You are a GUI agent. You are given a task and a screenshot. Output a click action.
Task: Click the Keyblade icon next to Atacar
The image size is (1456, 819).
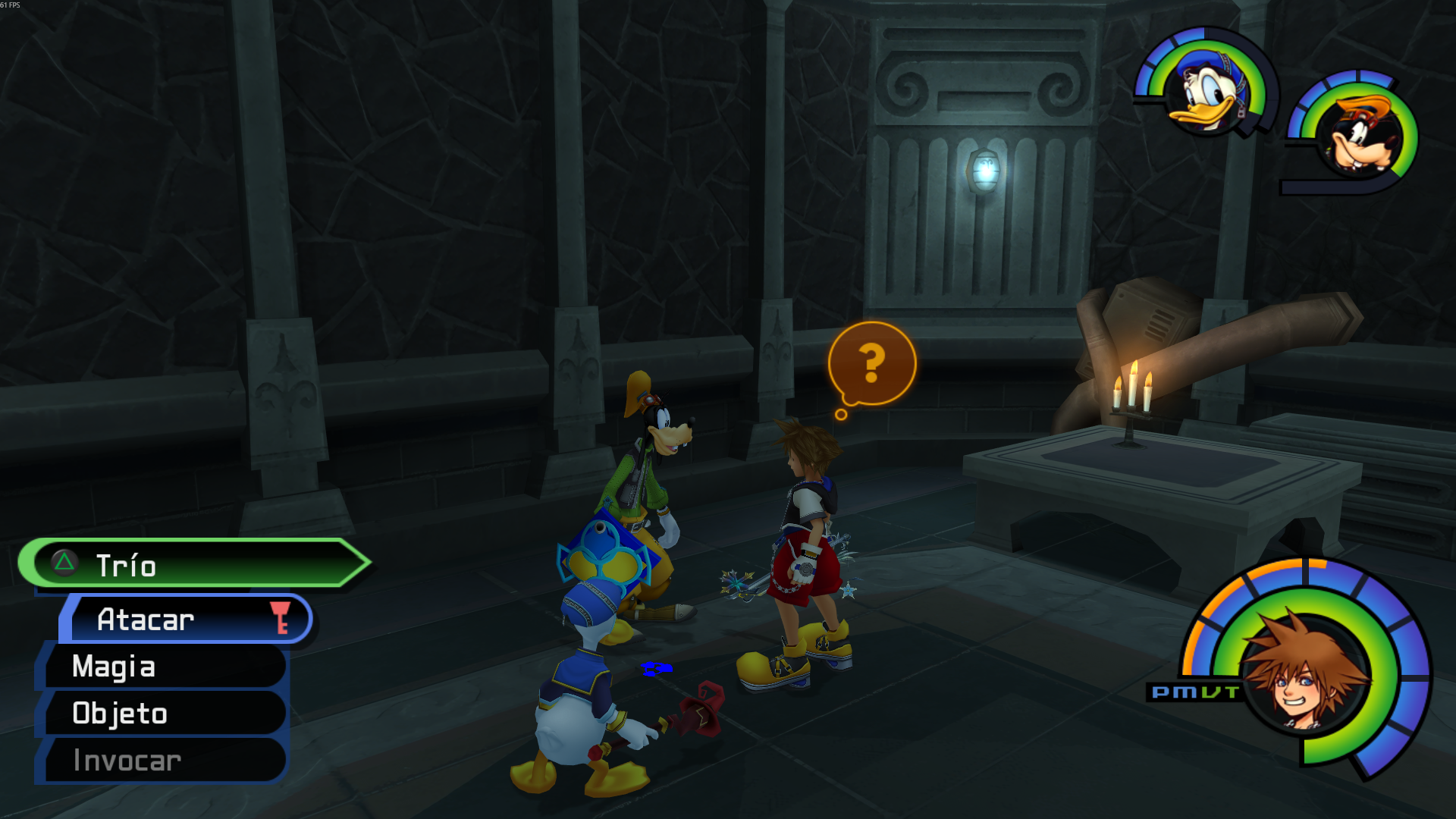[x=281, y=619]
